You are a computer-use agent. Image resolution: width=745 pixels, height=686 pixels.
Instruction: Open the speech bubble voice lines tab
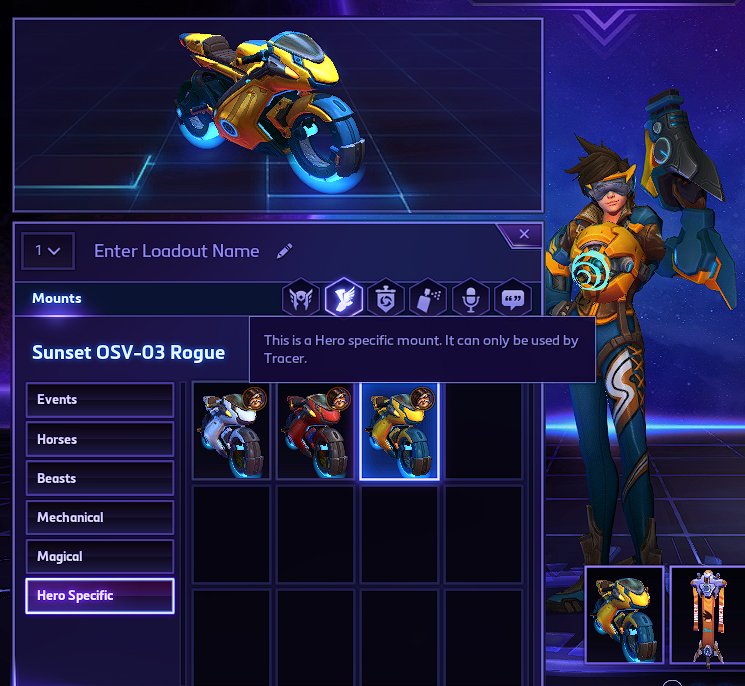point(512,298)
